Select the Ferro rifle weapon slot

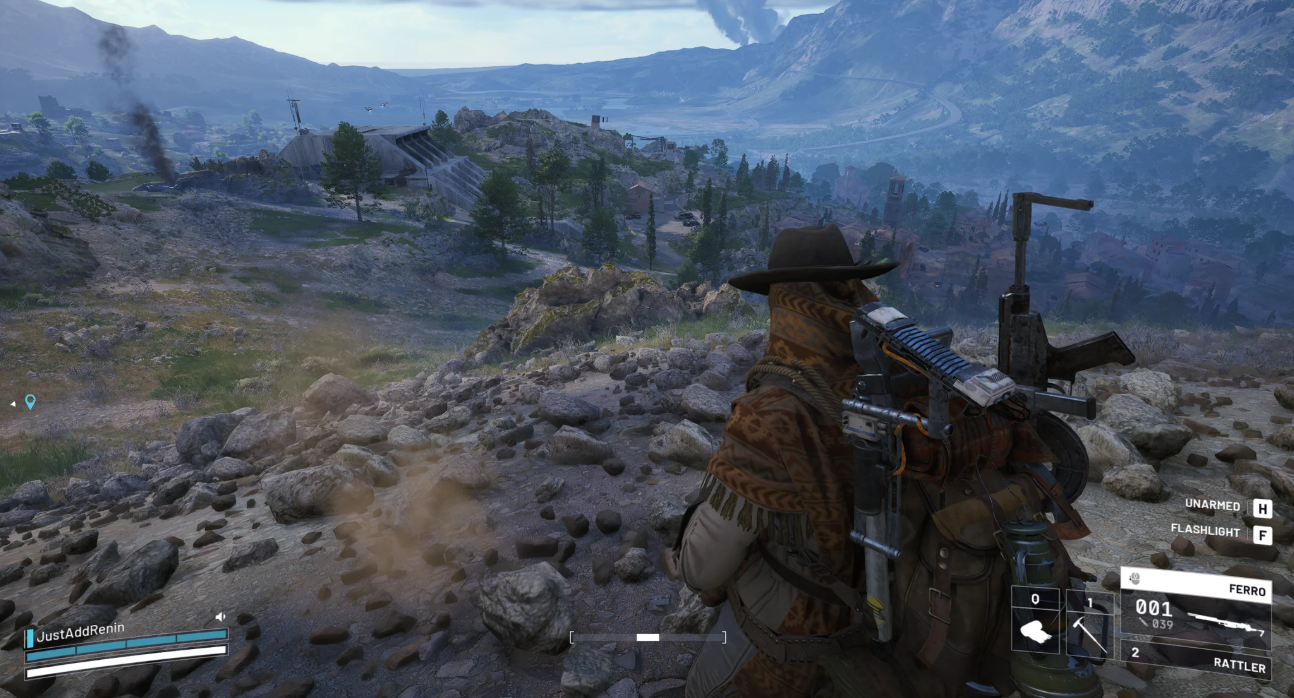(x=1196, y=608)
